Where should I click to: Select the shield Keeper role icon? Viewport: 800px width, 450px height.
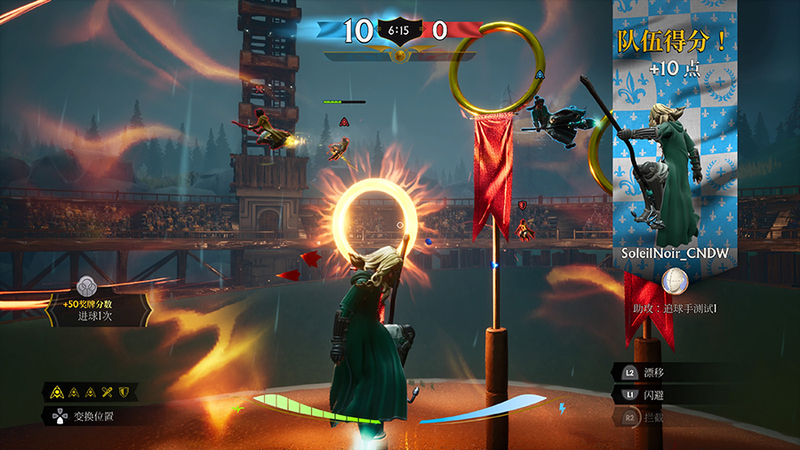[x=124, y=392]
